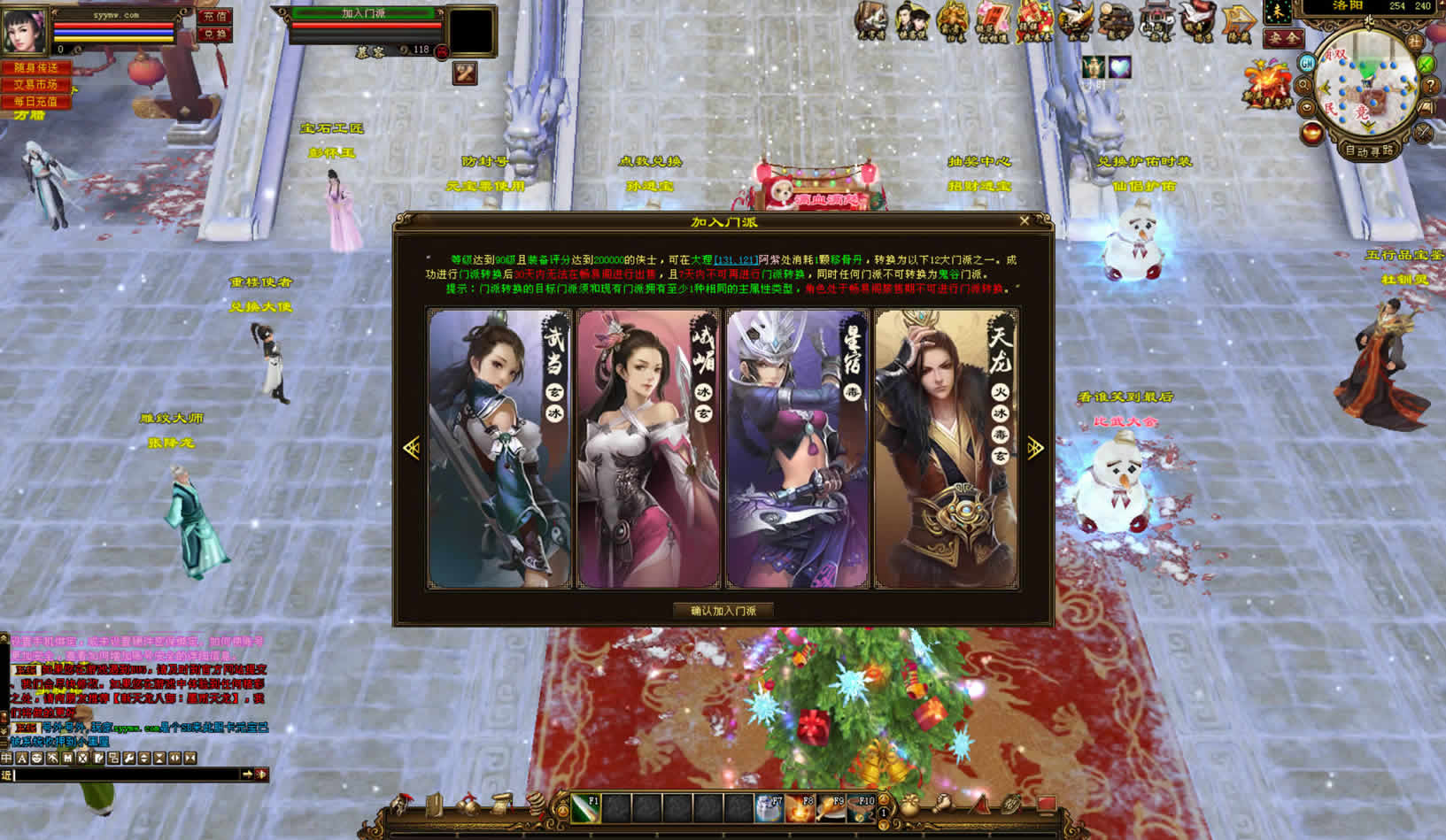Show the previous sects with the left arrow
This screenshot has width=1446, height=840.
coord(411,448)
